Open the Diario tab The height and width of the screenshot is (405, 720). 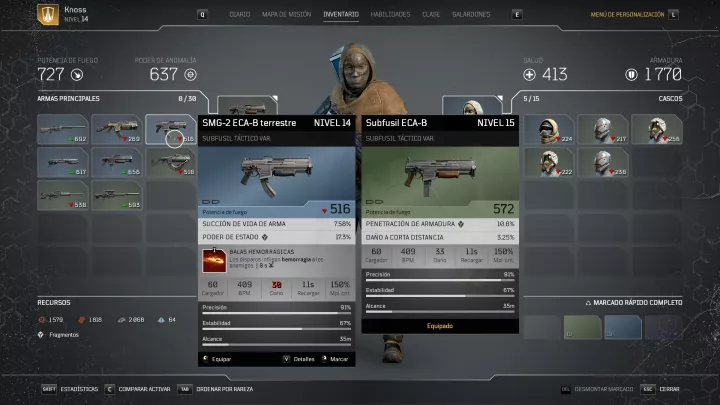click(240, 15)
